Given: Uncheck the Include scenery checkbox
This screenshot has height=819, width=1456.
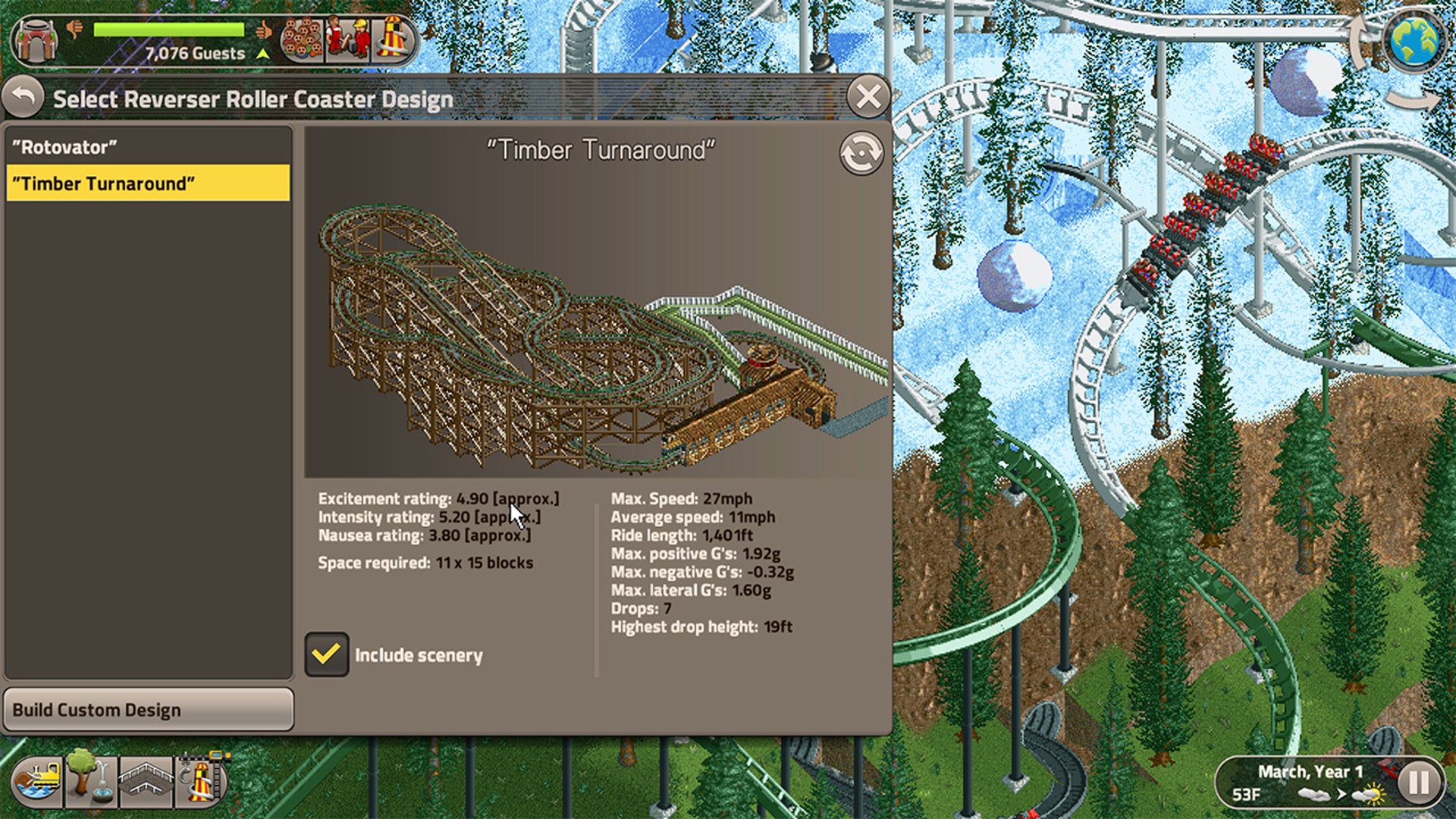Looking at the screenshot, I should click(328, 654).
